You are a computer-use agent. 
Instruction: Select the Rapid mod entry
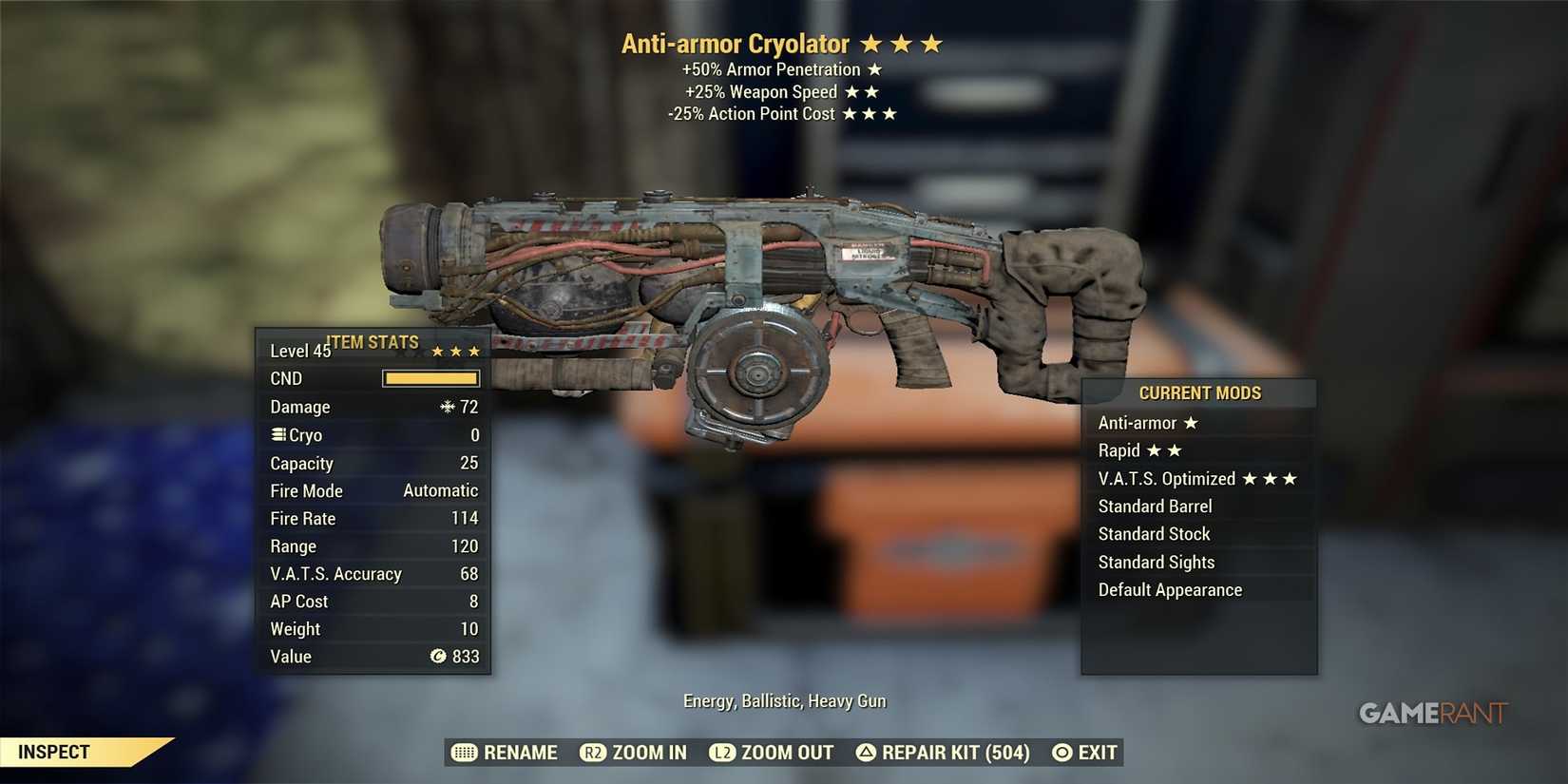coord(1198,450)
